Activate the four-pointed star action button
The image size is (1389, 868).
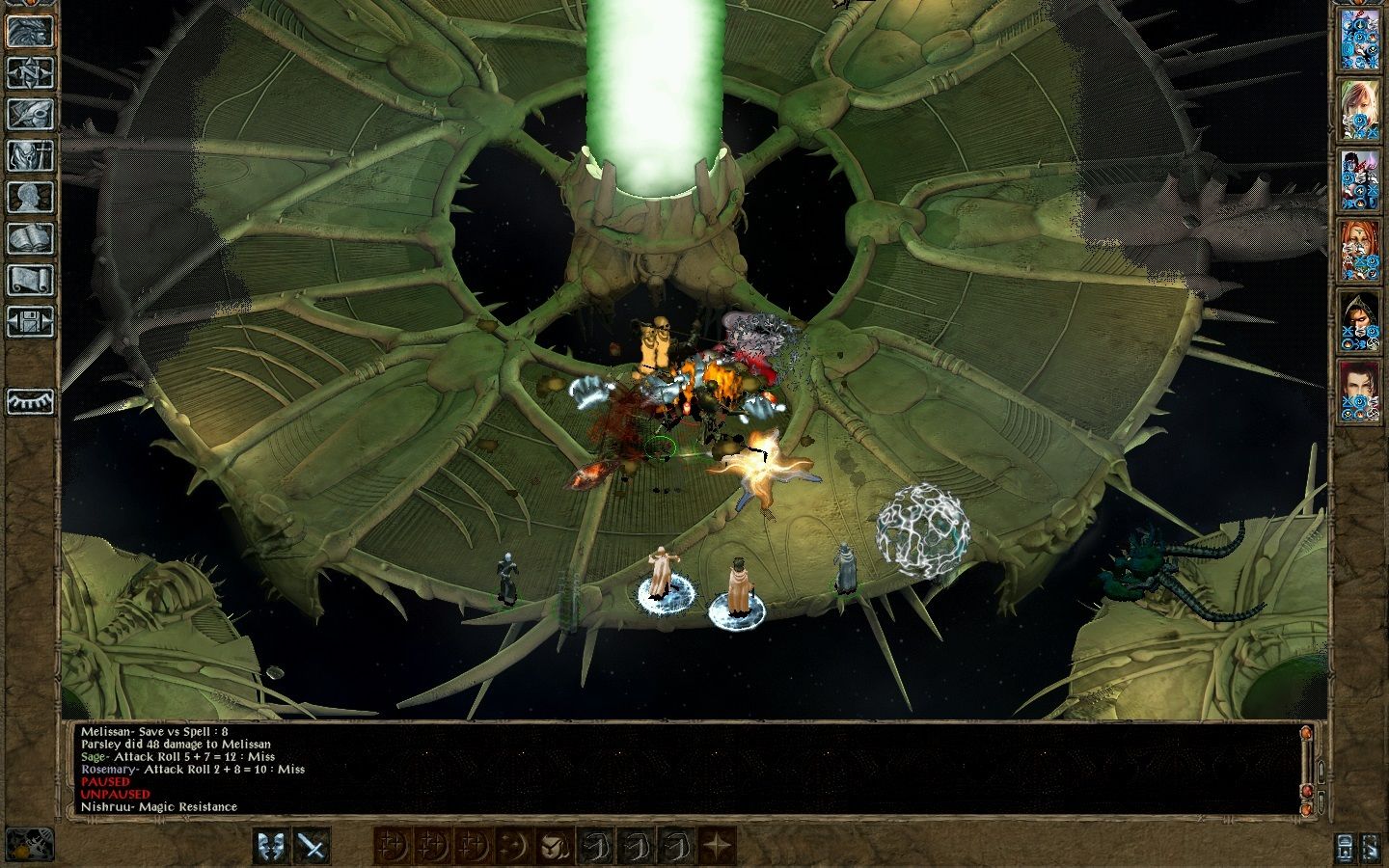717,846
